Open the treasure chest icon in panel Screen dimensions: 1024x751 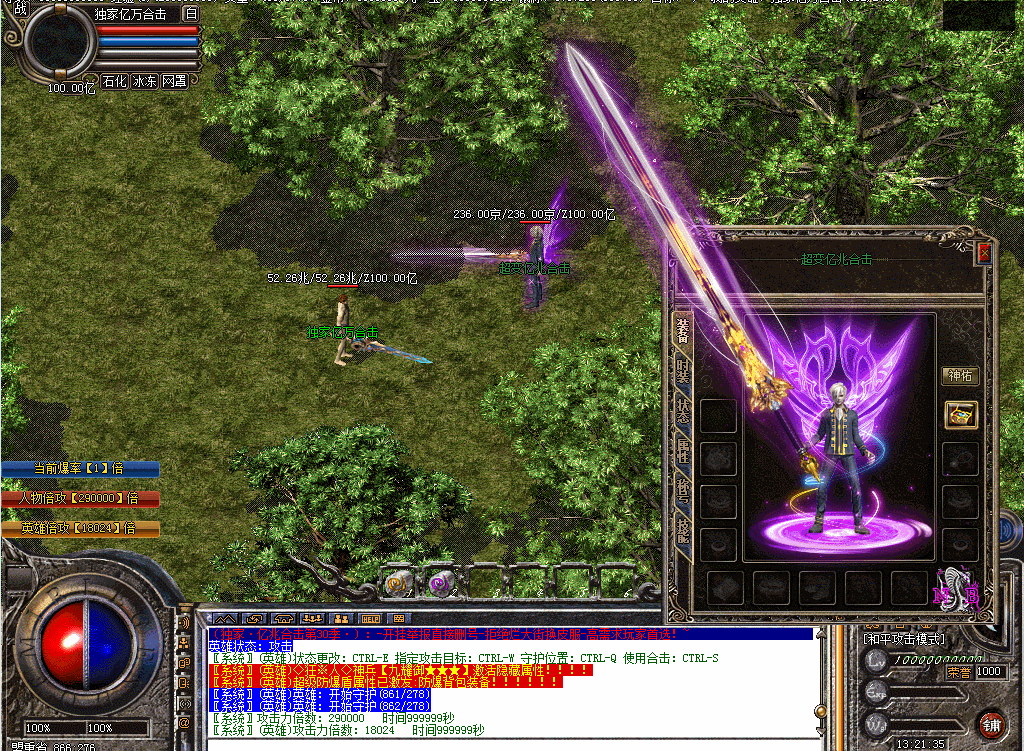(x=960, y=415)
